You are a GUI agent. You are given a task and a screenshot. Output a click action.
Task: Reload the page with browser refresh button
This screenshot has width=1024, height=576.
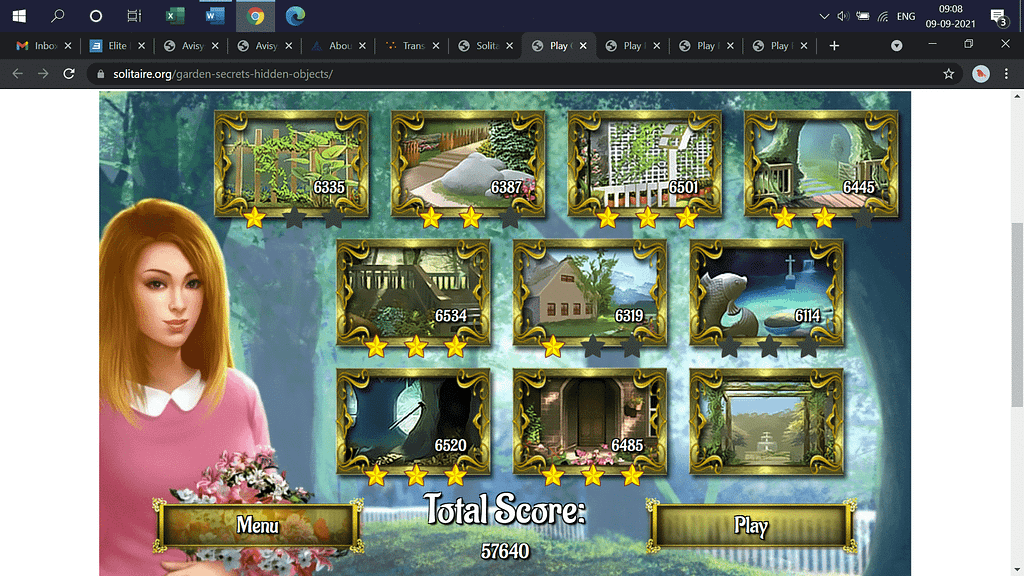pos(69,74)
